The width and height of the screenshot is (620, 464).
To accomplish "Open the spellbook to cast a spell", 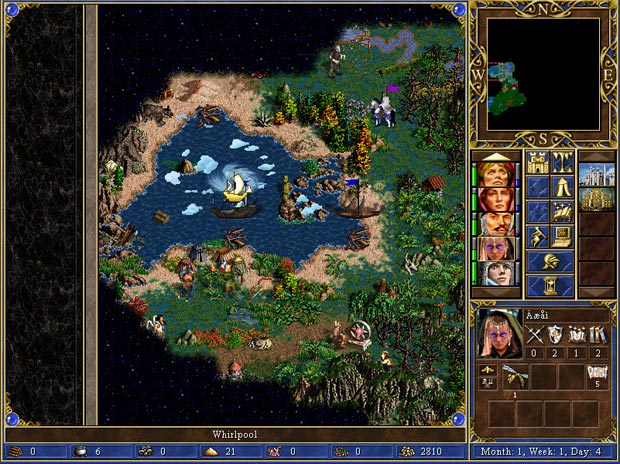I will coord(561,211).
